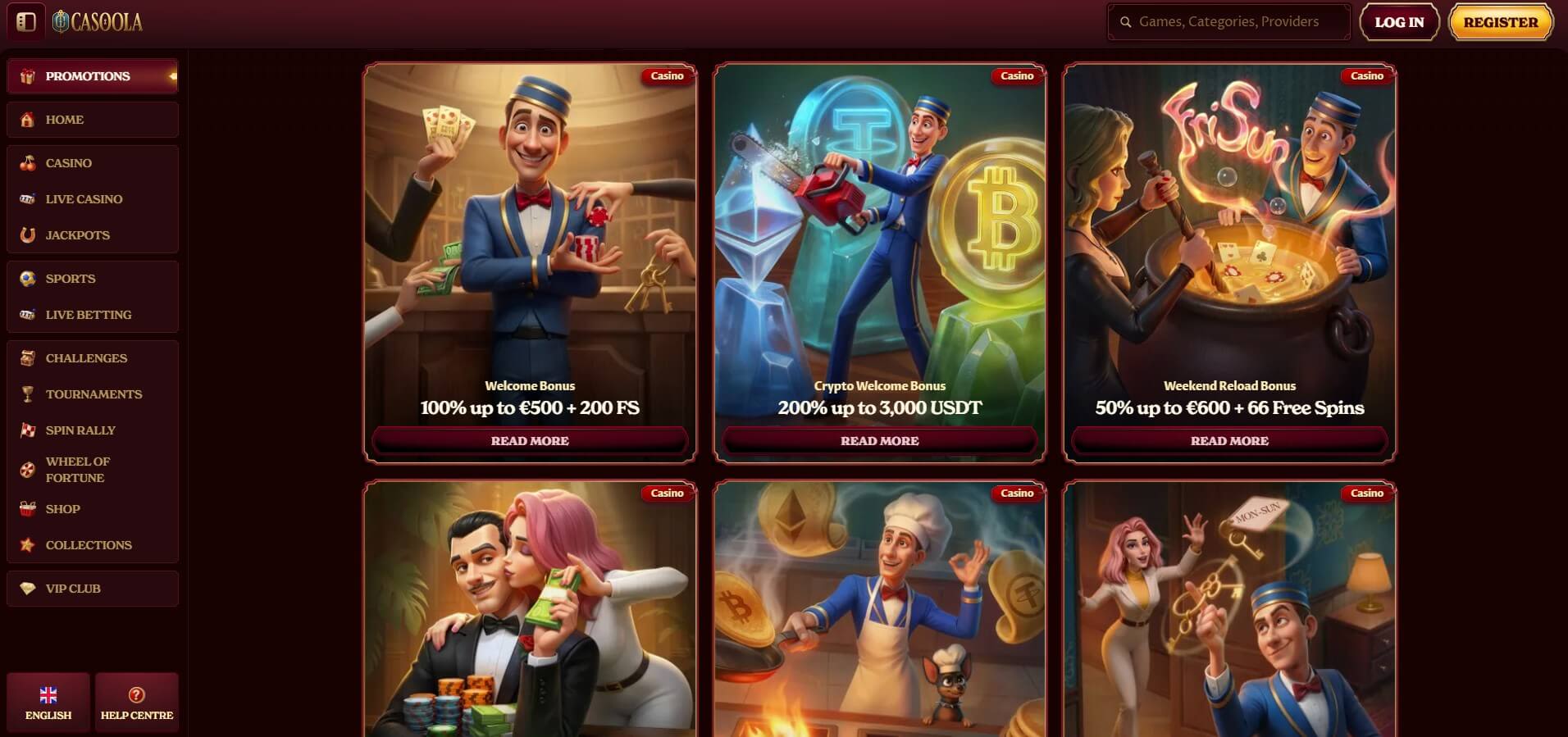The width and height of the screenshot is (1568, 737).
Task: Open the Wheel of Fortune
Action: tap(77, 470)
